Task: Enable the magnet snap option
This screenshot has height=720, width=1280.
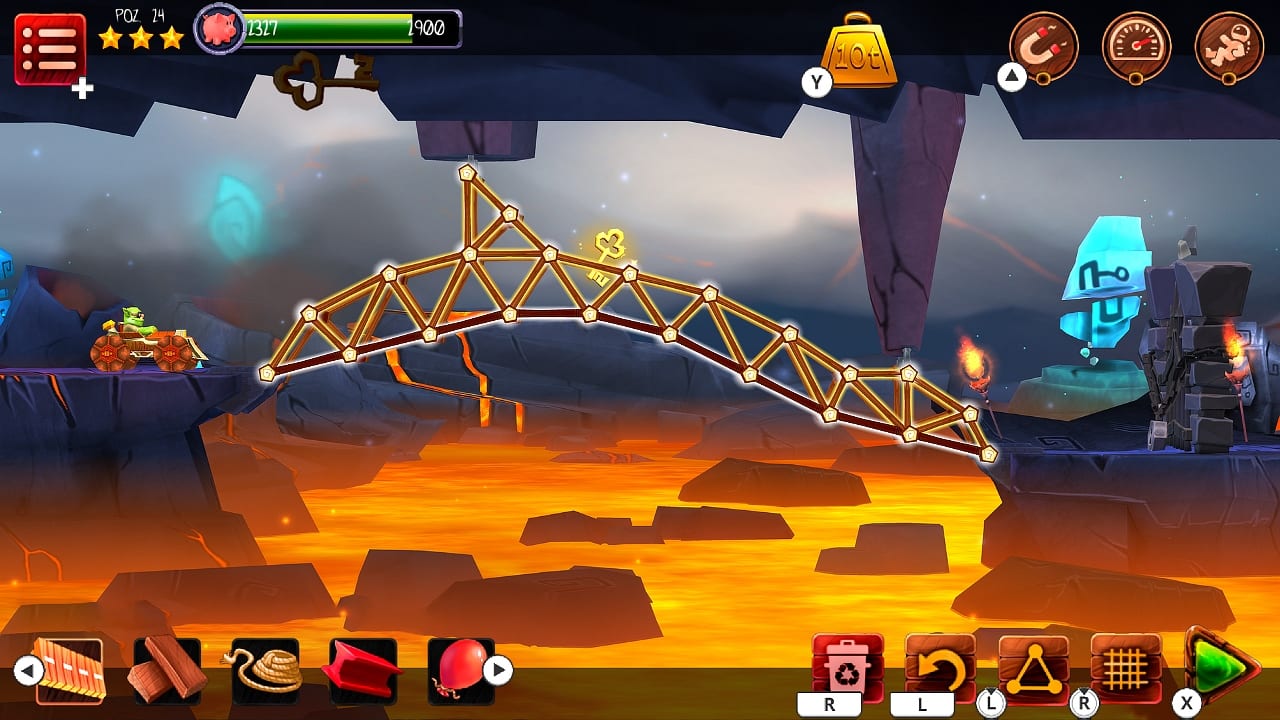Action: (x=1042, y=43)
